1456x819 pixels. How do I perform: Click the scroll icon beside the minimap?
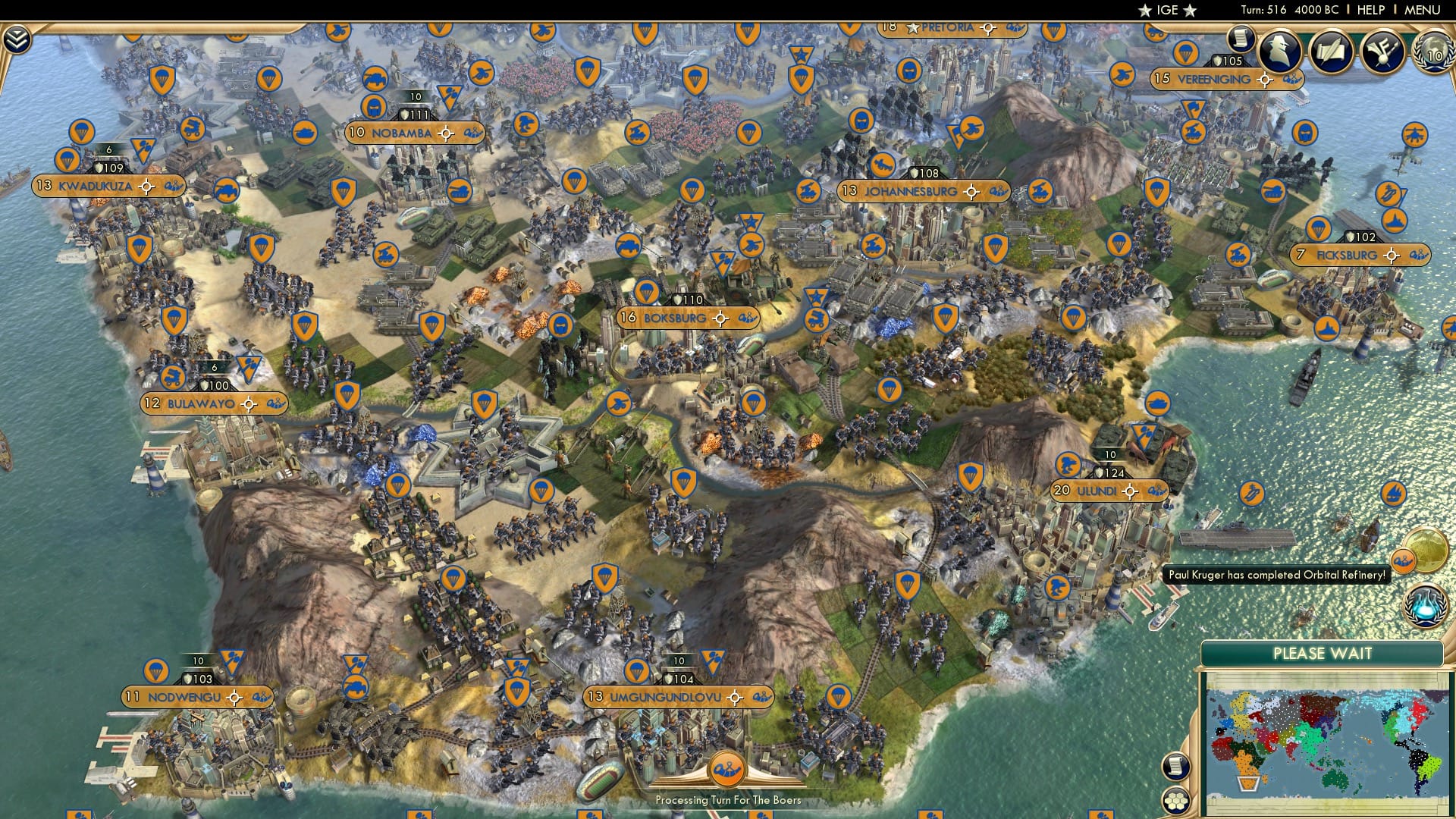click(x=1176, y=767)
